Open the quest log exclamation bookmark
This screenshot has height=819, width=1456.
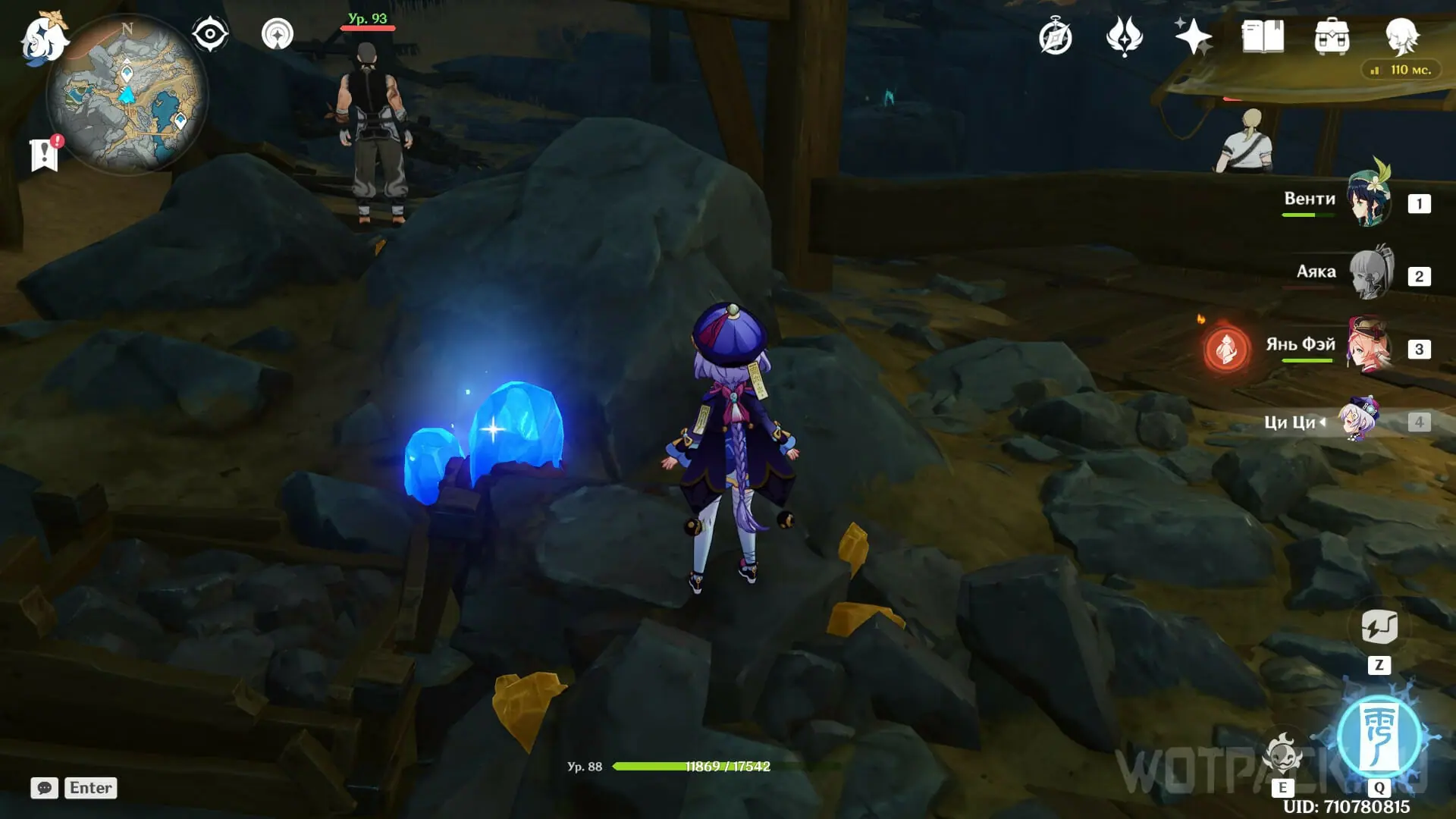(45, 154)
